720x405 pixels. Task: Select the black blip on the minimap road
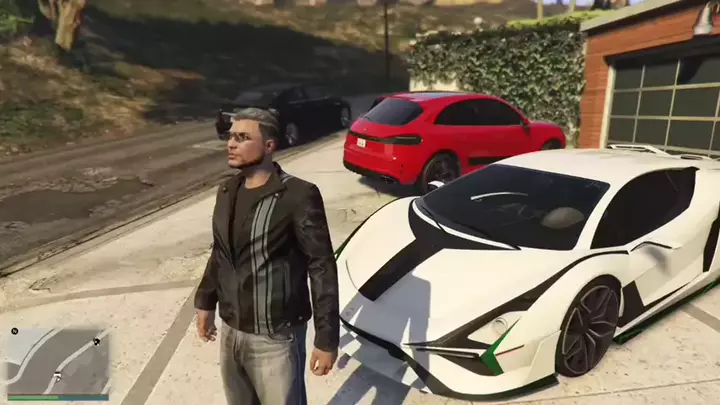click(x=96, y=341)
